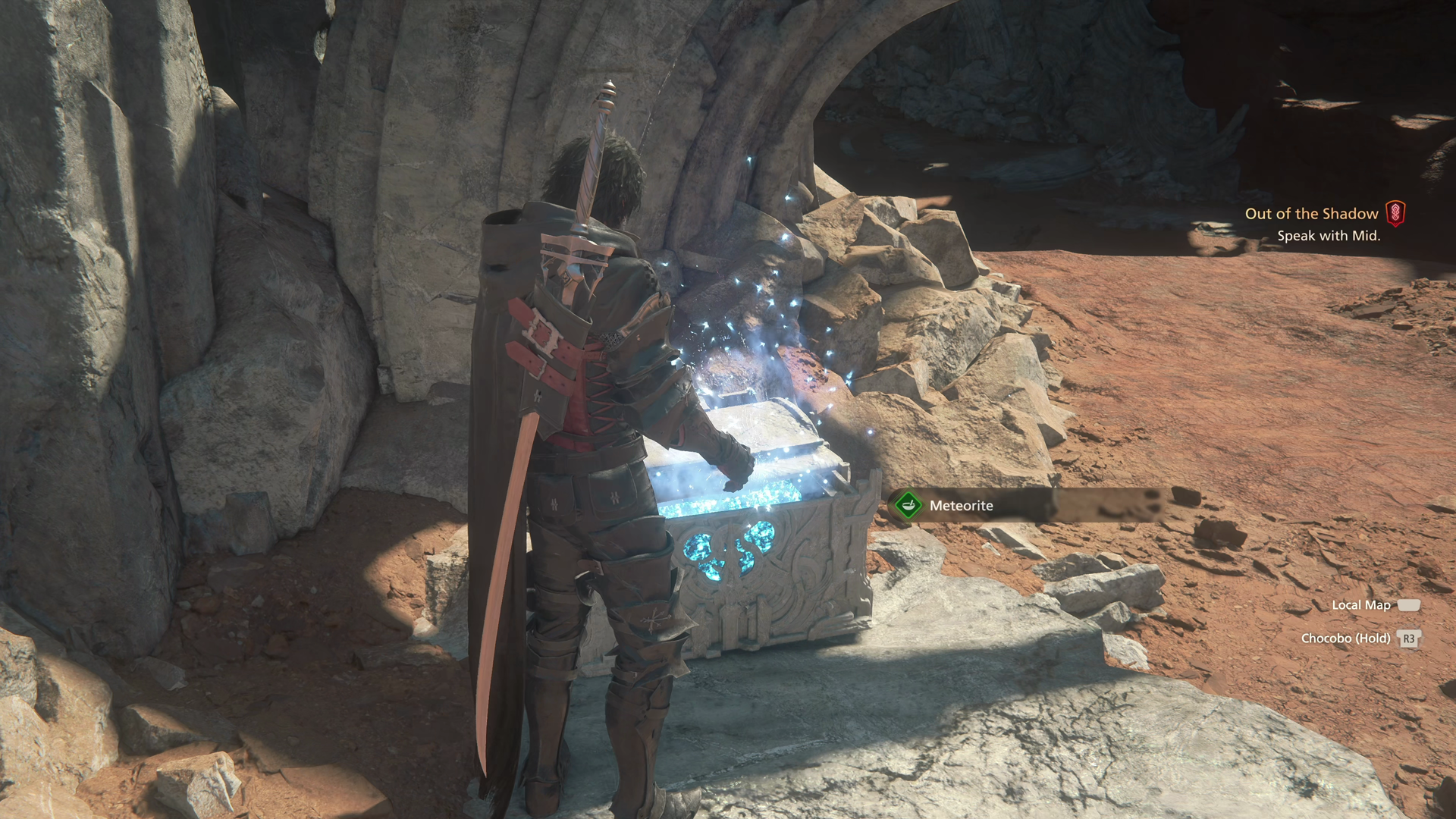
Task: Select the Out of the Shadow quest tracker
Action: click(x=1311, y=214)
